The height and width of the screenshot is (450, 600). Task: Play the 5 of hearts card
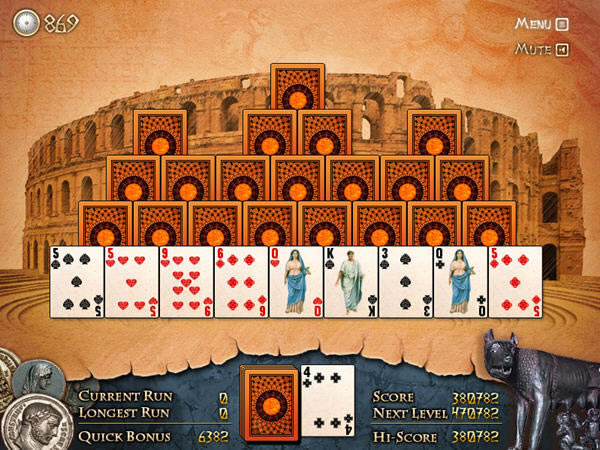tap(131, 282)
